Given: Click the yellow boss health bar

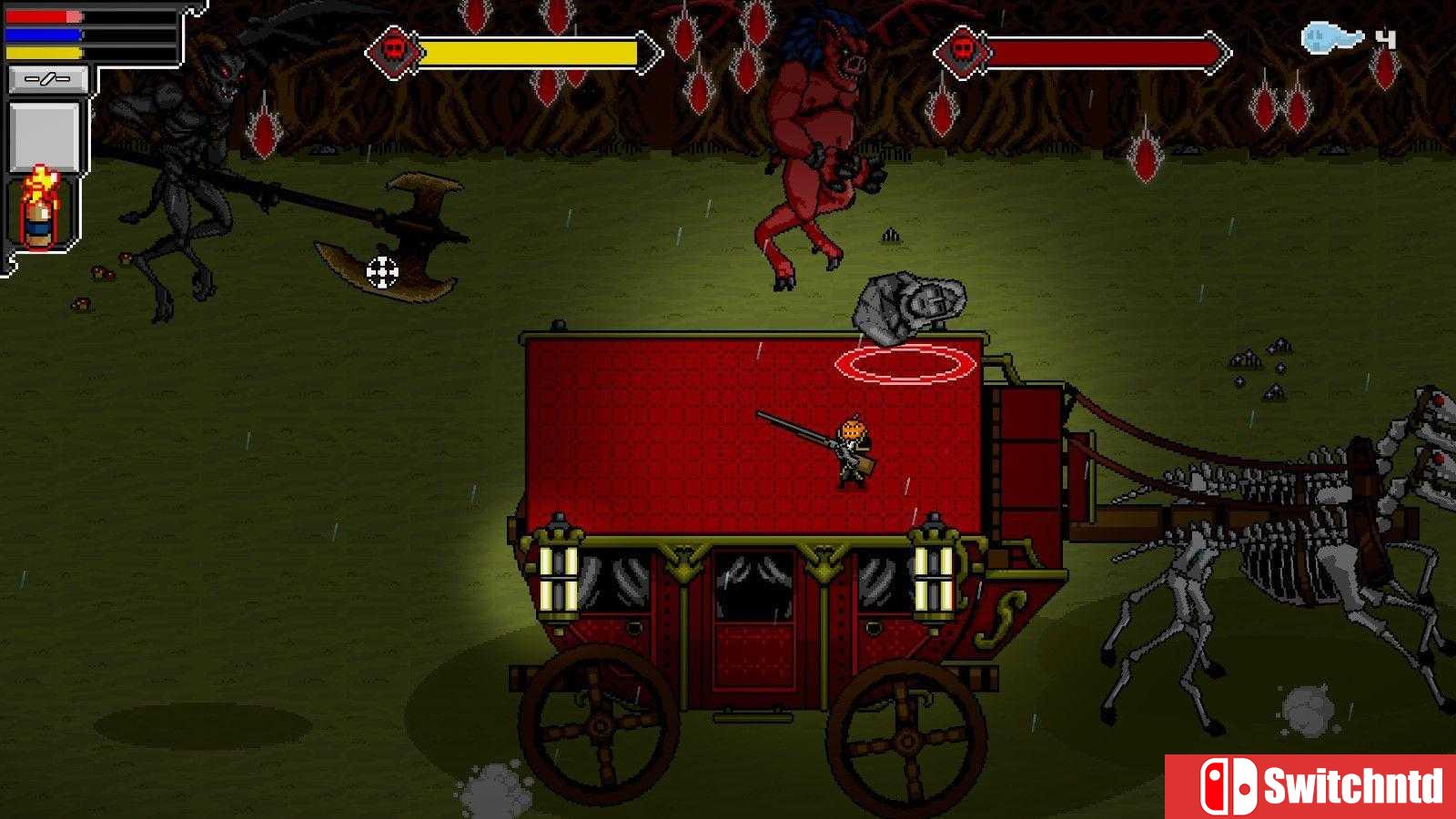Looking at the screenshot, I should tap(528, 52).
